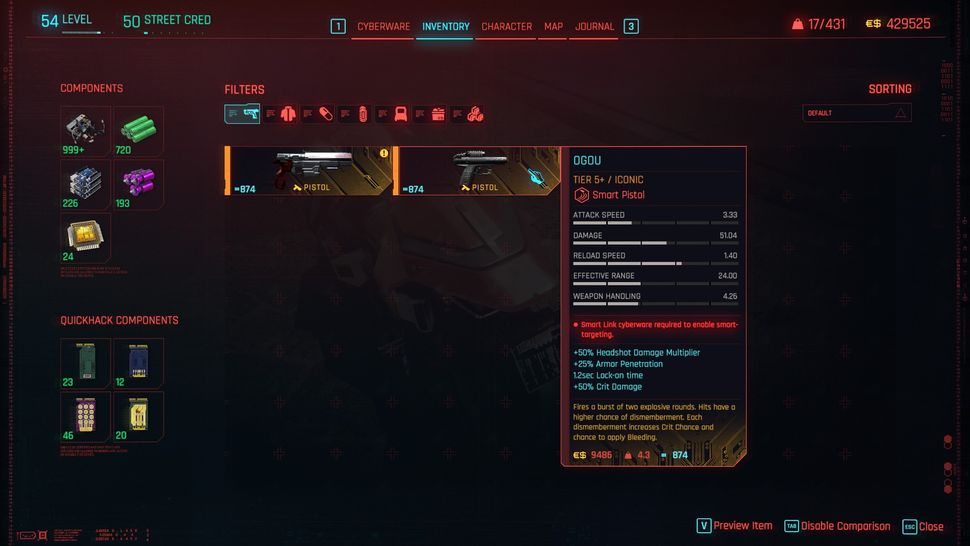This screenshot has width=970, height=546.
Task: Choose the cyberware head filter icon
Action: click(400, 114)
